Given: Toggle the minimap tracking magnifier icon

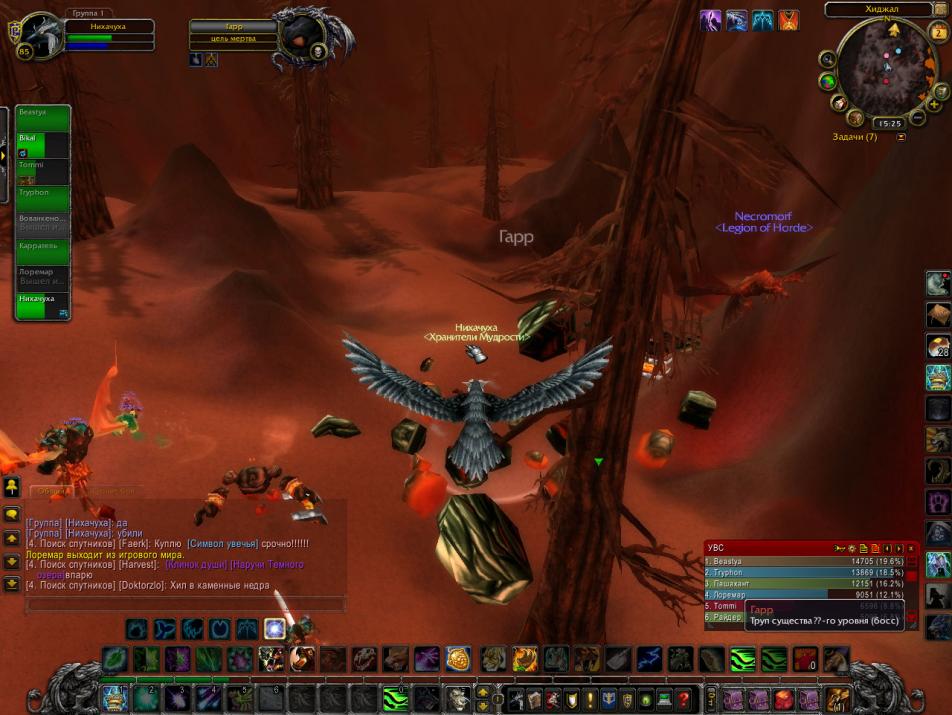Looking at the screenshot, I should [x=827, y=58].
